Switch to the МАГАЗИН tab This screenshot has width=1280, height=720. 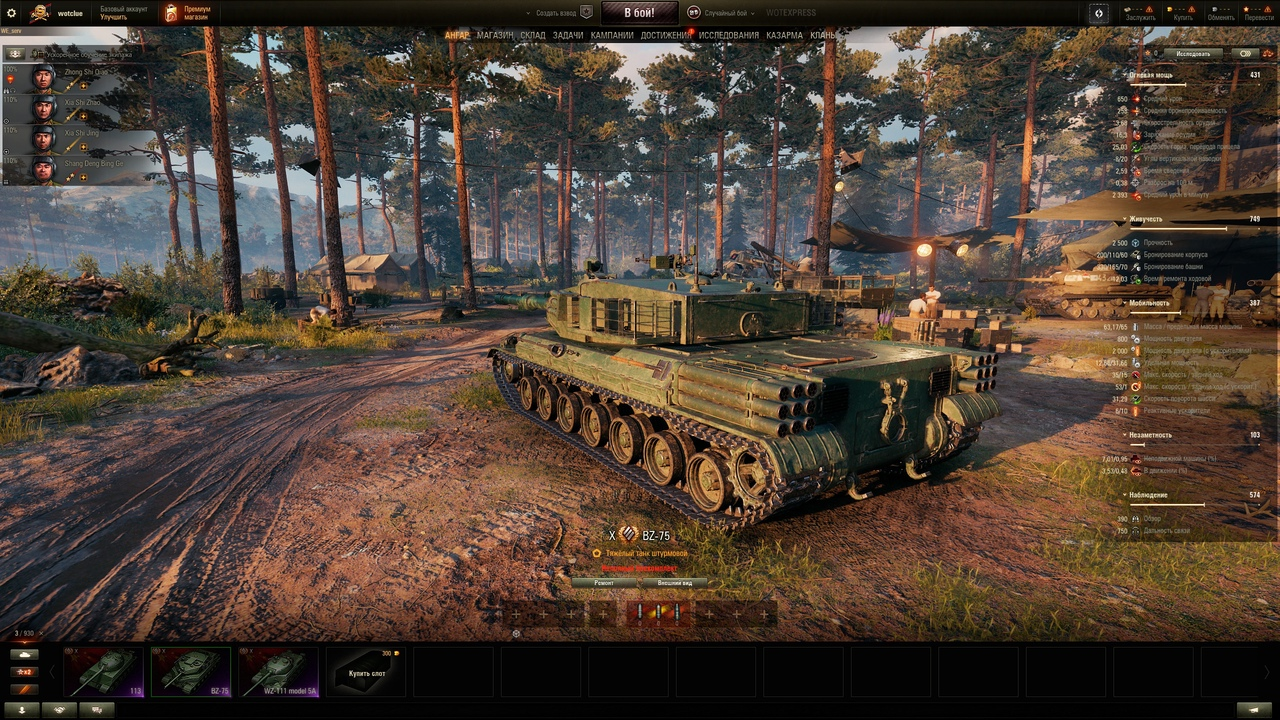click(x=495, y=35)
